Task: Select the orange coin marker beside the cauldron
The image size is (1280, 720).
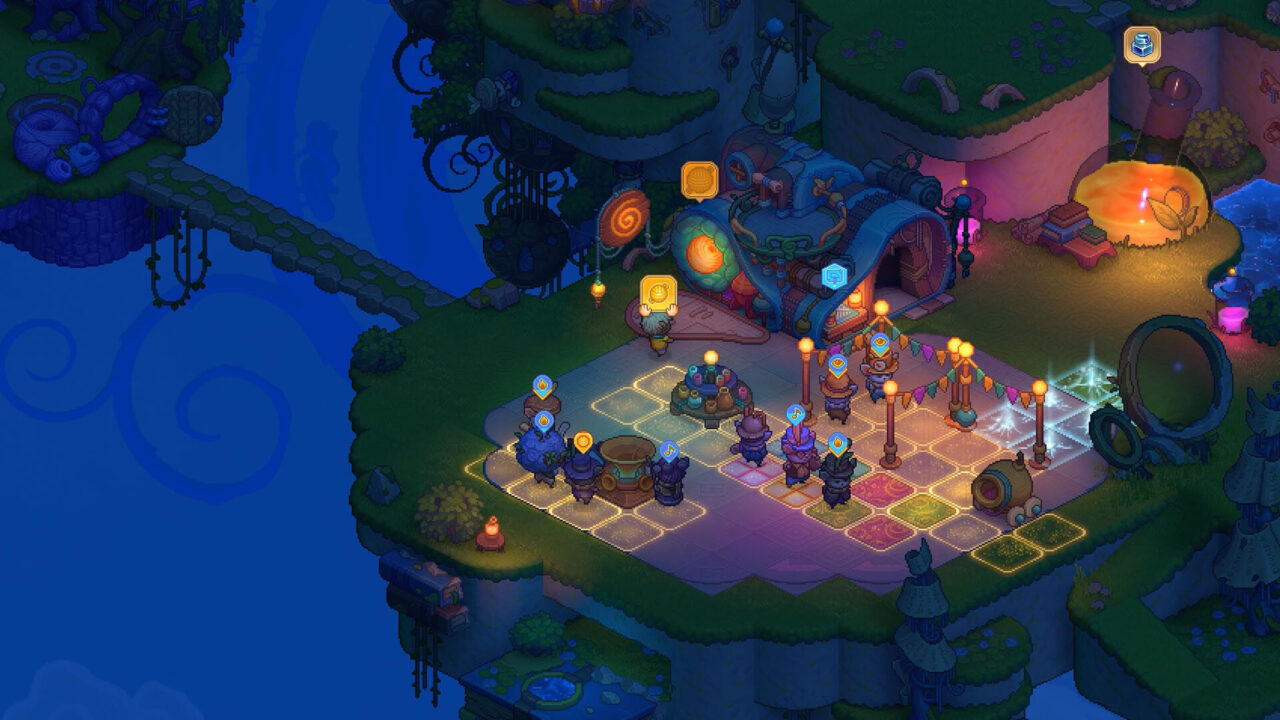Action: click(583, 441)
